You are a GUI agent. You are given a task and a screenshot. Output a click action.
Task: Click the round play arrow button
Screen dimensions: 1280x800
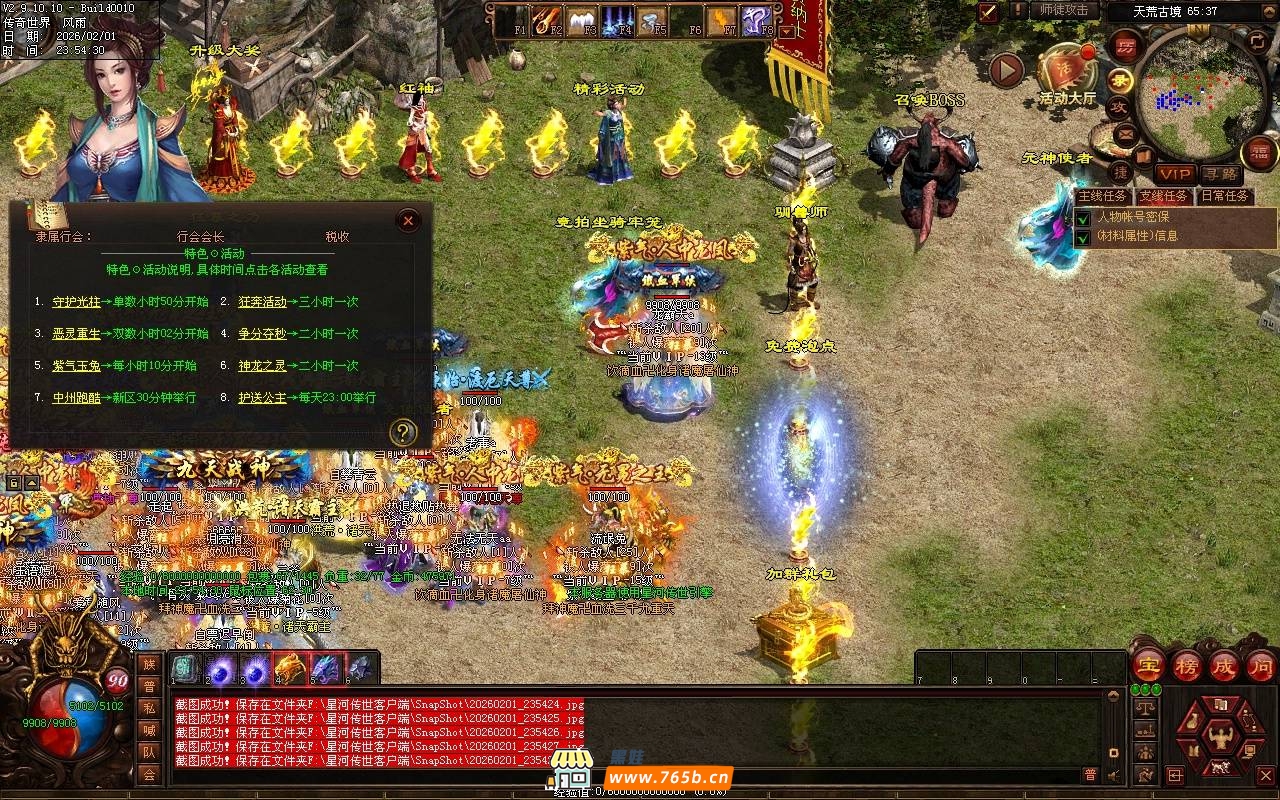click(x=1006, y=70)
